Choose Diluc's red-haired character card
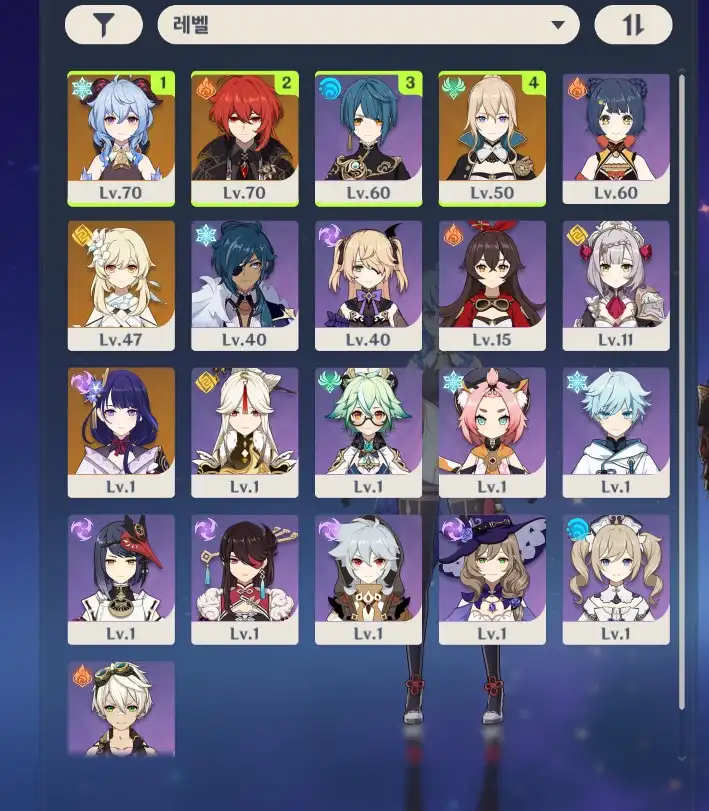709x811 pixels. click(245, 138)
